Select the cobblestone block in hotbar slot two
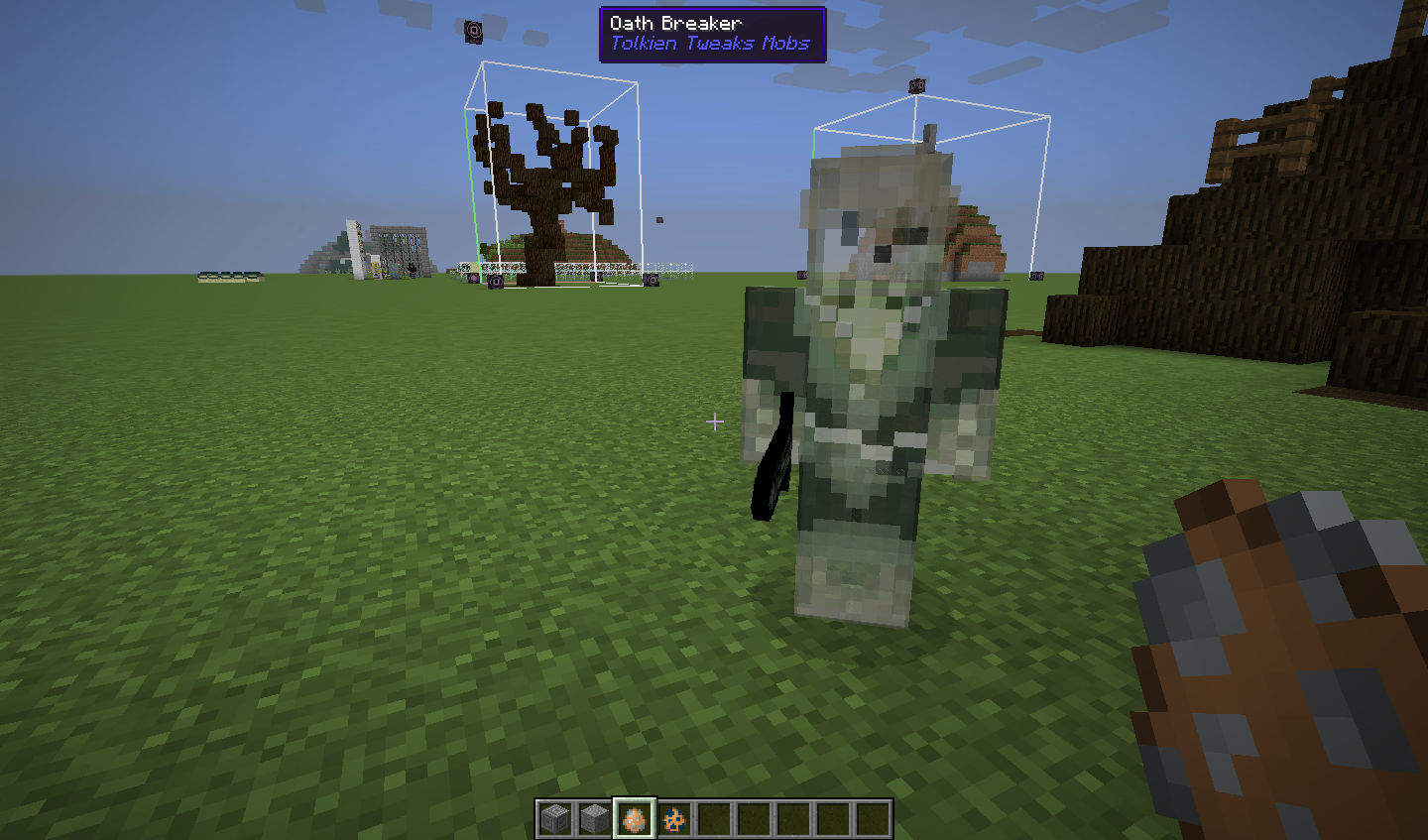1428x840 pixels. pyautogui.click(x=596, y=819)
